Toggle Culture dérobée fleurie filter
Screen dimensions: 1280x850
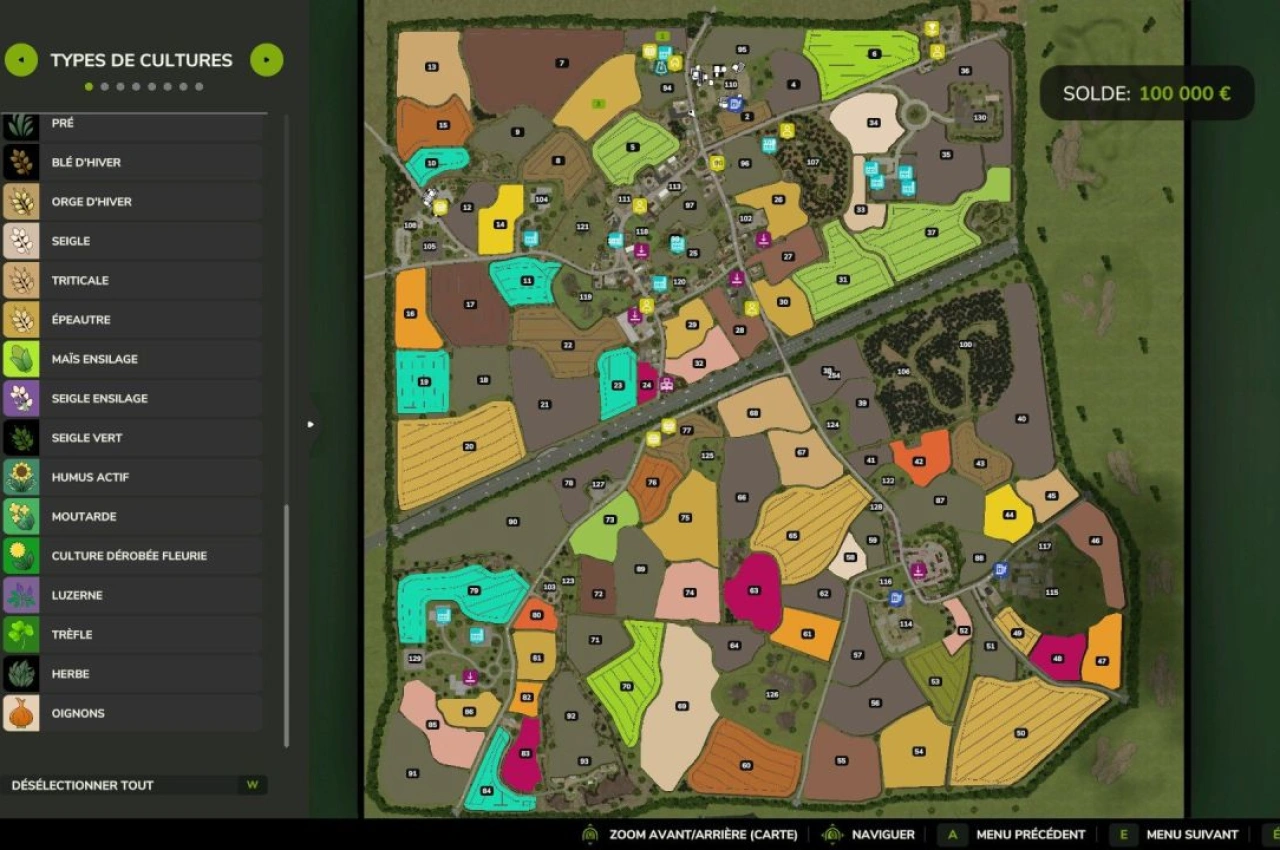click(132, 556)
